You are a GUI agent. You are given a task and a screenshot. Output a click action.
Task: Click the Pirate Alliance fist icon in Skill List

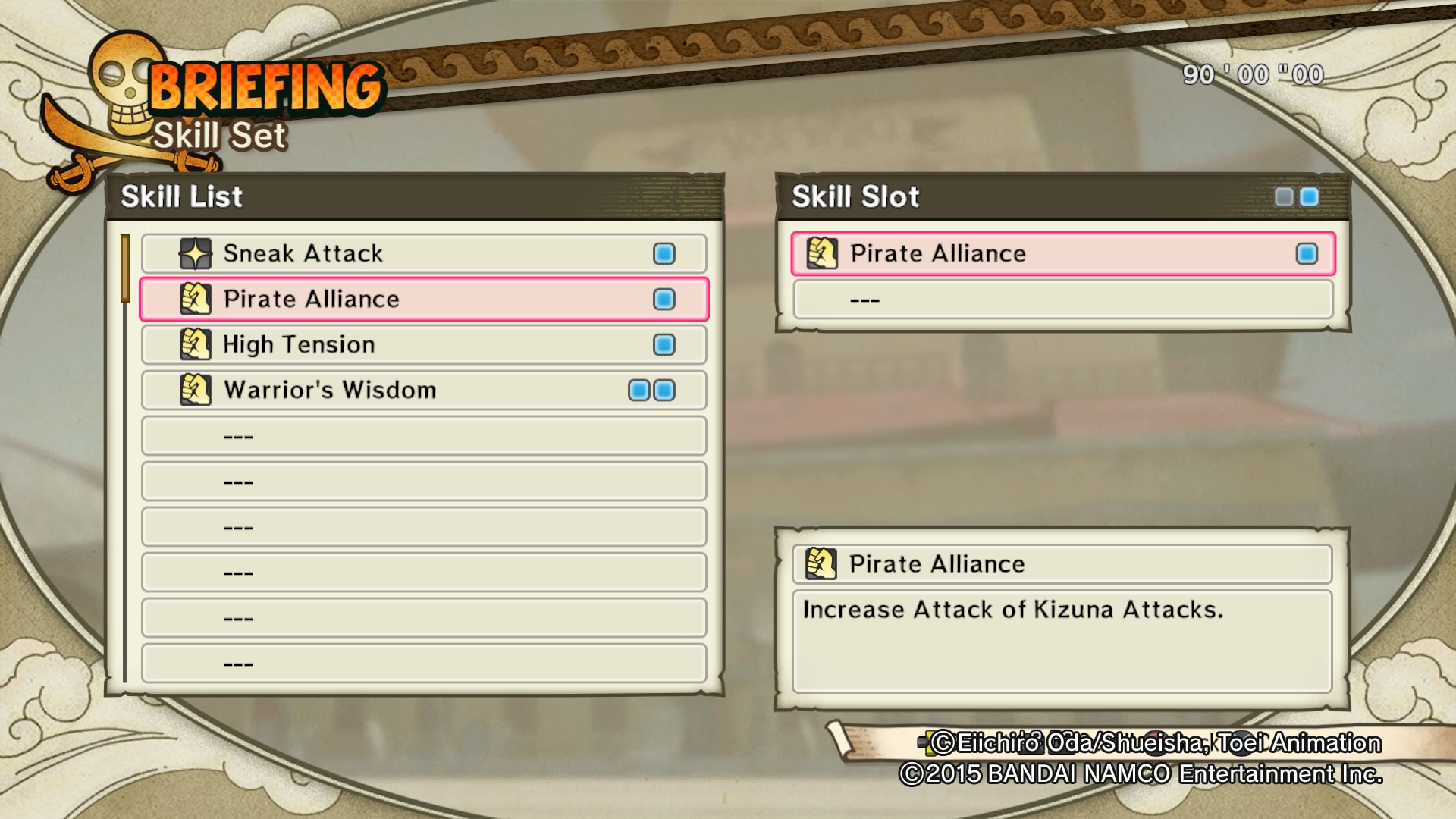[x=197, y=299]
